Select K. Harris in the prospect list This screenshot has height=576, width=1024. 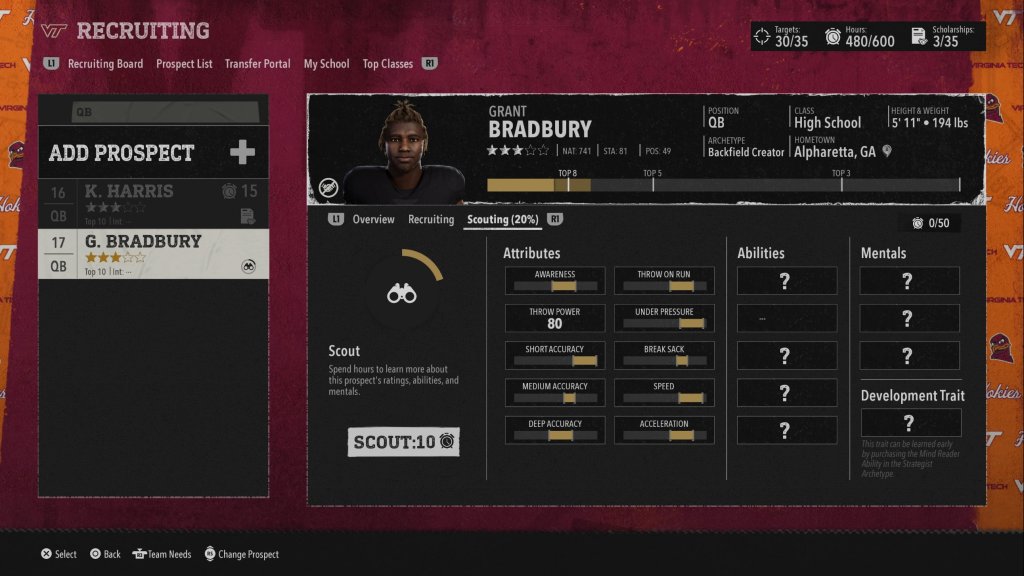pos(153,203)
